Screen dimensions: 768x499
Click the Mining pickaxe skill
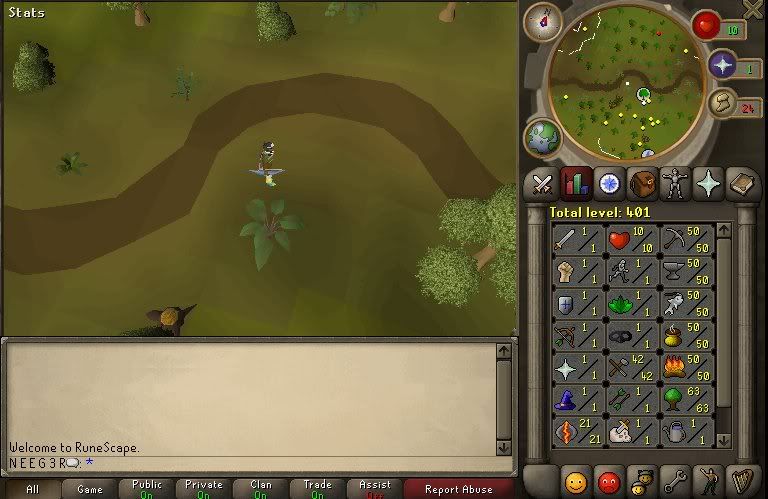click(687, 240)
